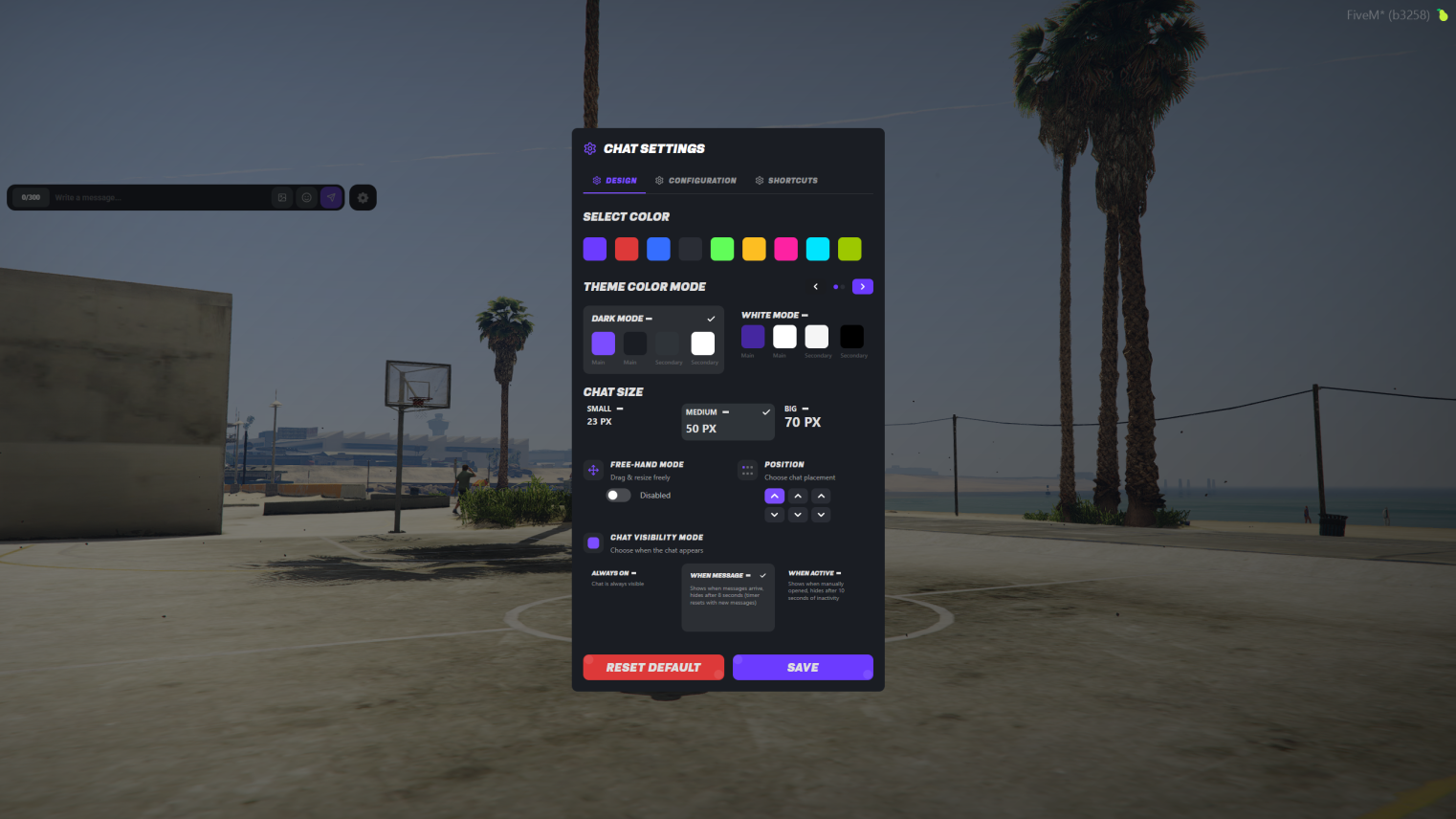Open chat settings via the gear icon
The image size is (1456, 819).
click(x=363, y=197)
